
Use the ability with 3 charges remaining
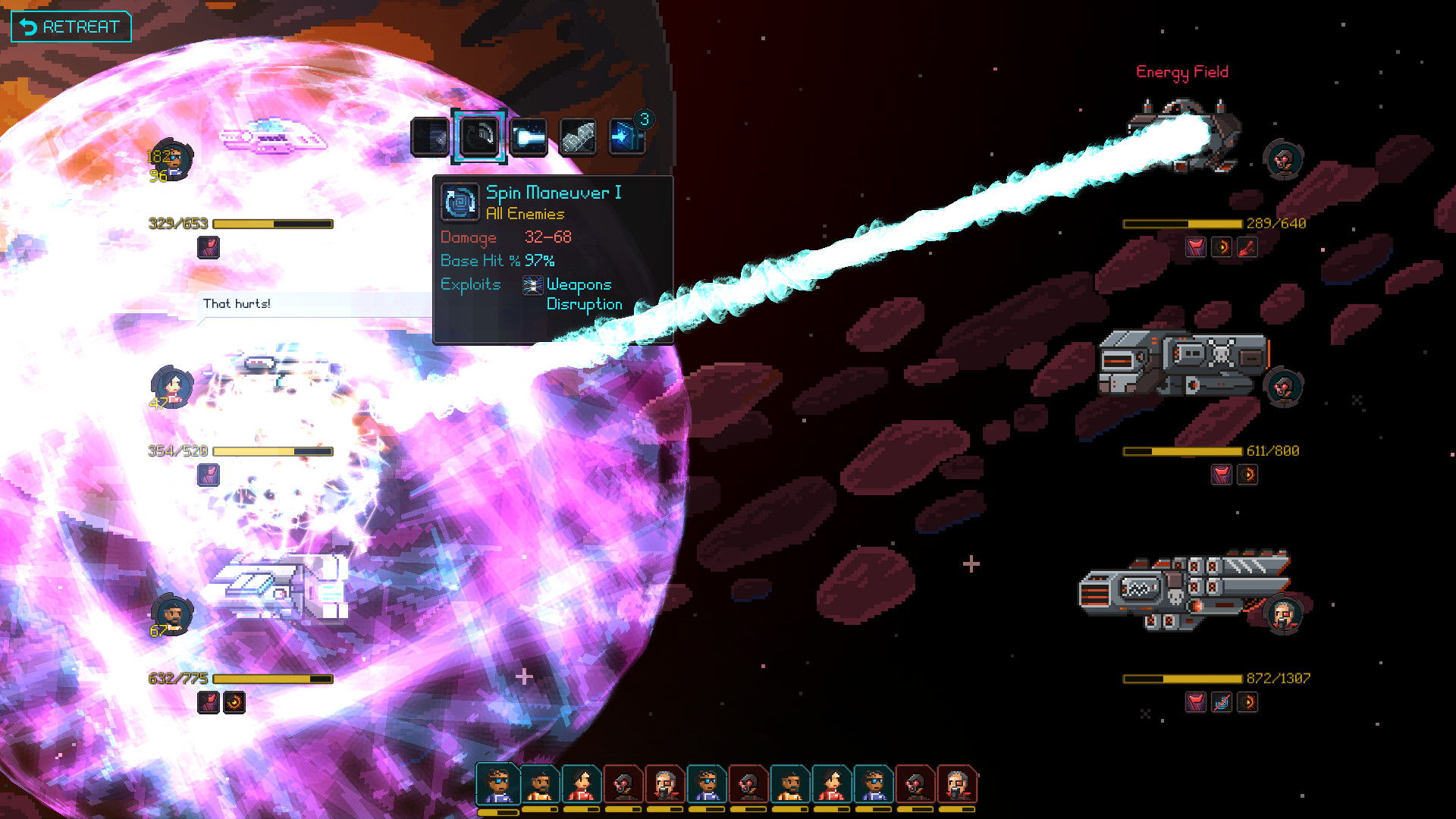(627, 136)
